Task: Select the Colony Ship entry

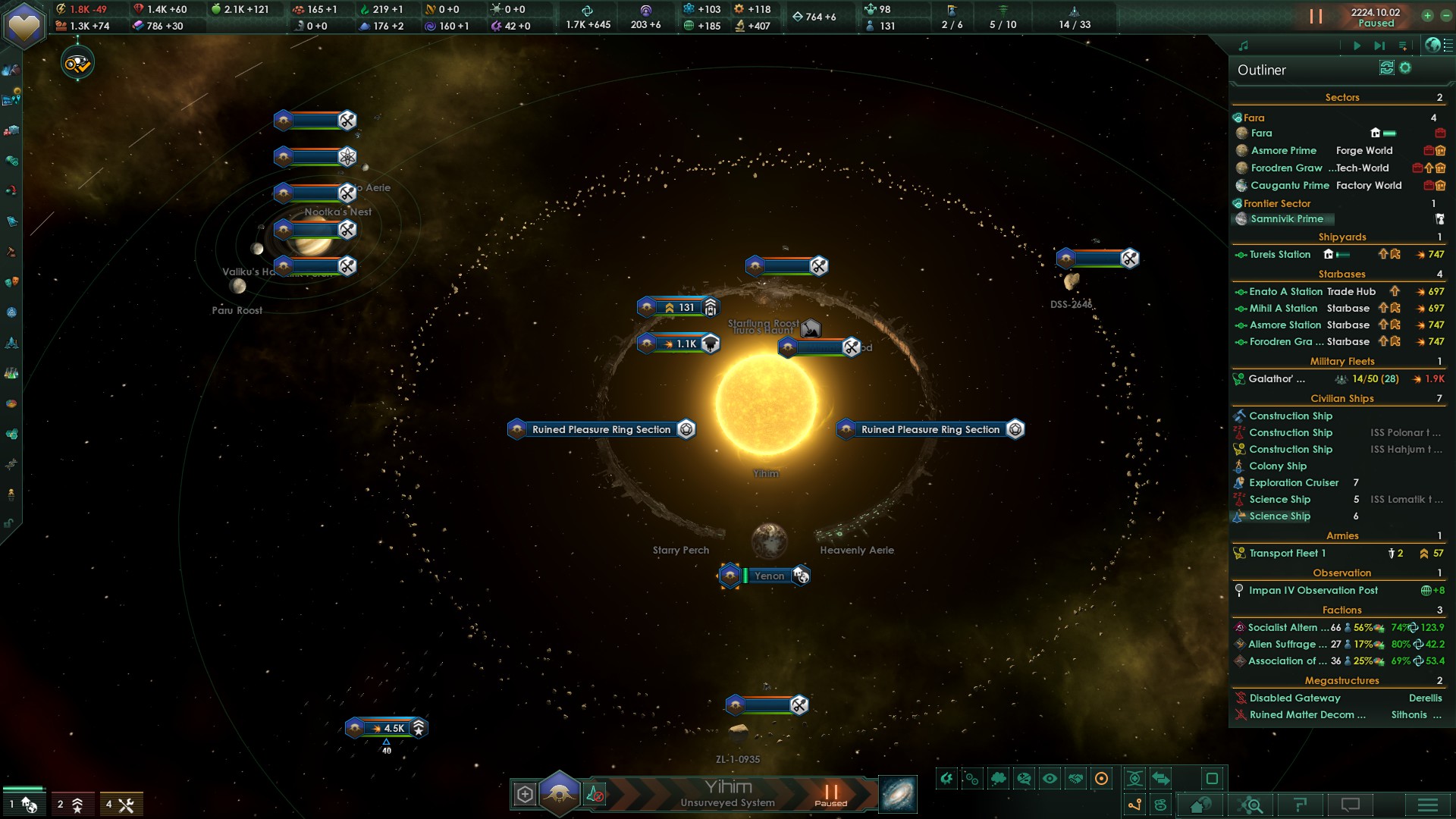Action: coord(1278,466)
